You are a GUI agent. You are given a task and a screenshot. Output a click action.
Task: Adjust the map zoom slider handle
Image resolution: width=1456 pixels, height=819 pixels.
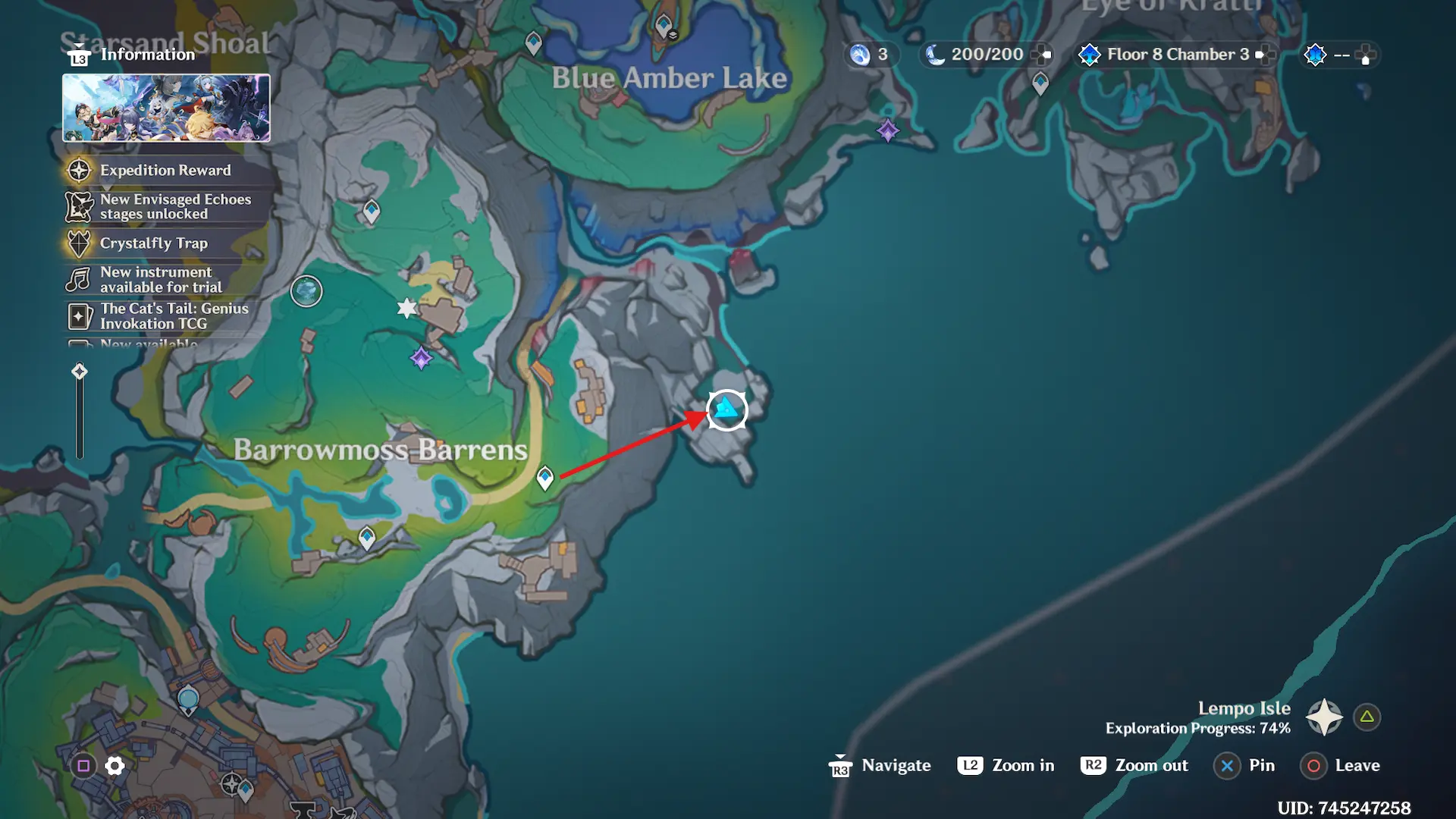80,371
